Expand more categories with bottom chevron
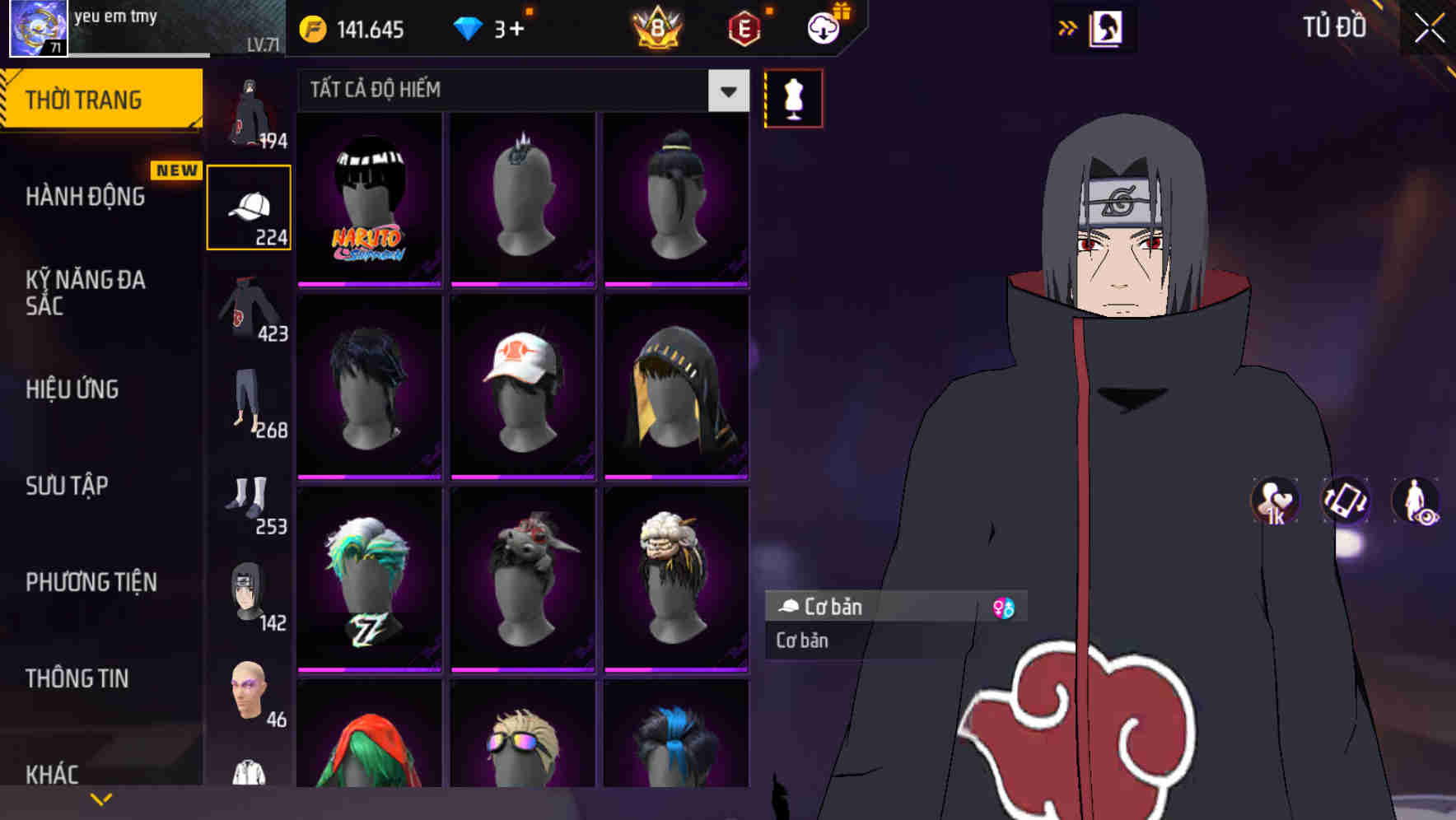The width and height of the screenshot is (1456, 820). [101, 798]
